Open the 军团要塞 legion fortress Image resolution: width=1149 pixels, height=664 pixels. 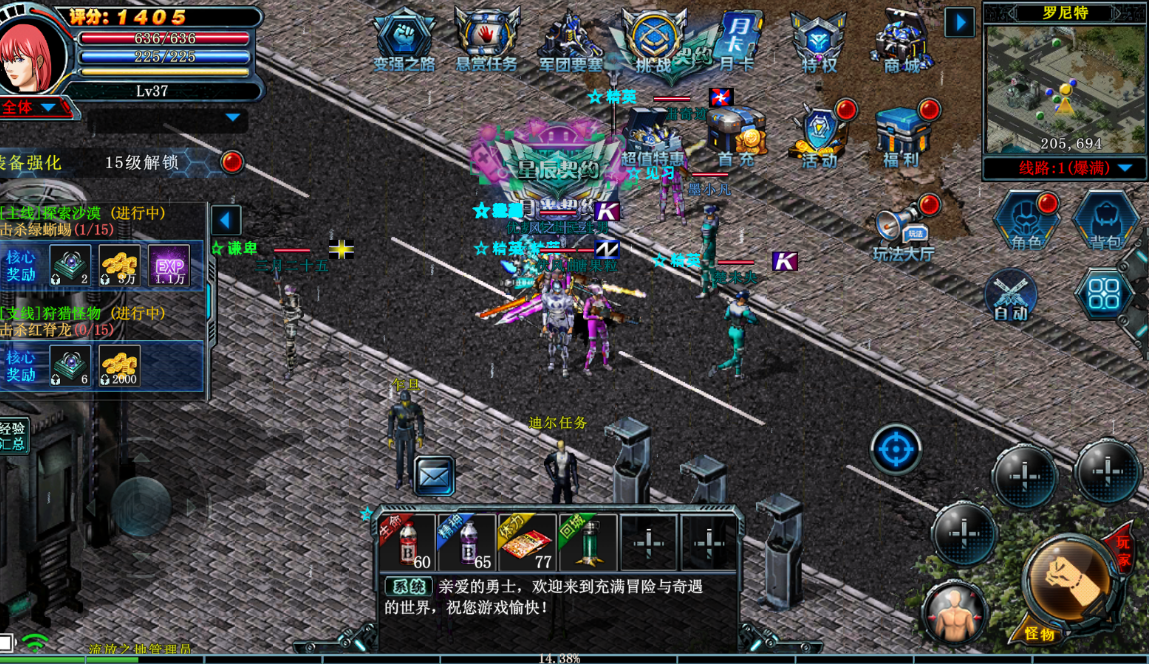click(571, 40)
